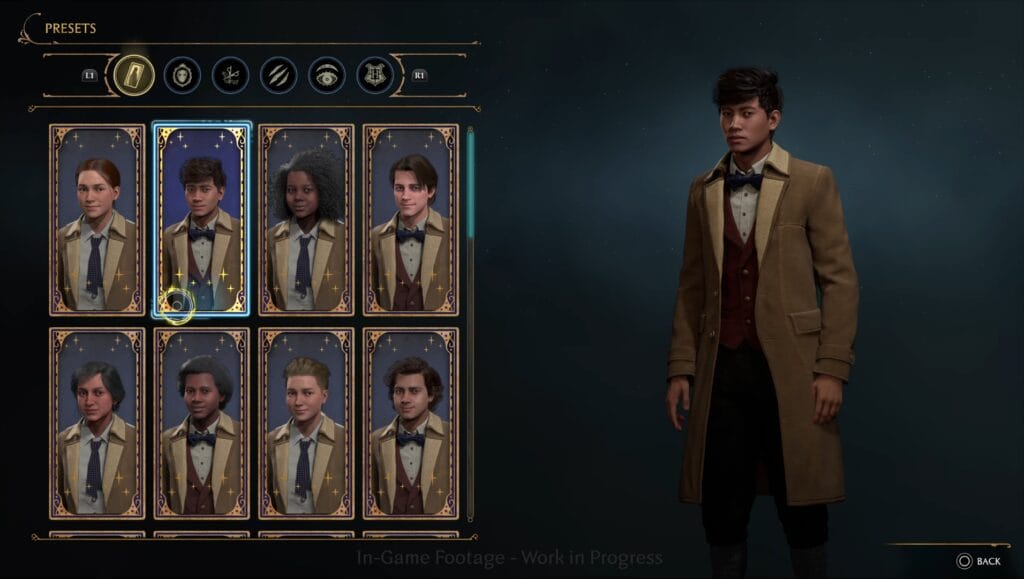Image resolution: width=1024 pixels, height=579 pixels.
Task: Choose the swept-back dark hair necktie preset
Action: [97, 423]
